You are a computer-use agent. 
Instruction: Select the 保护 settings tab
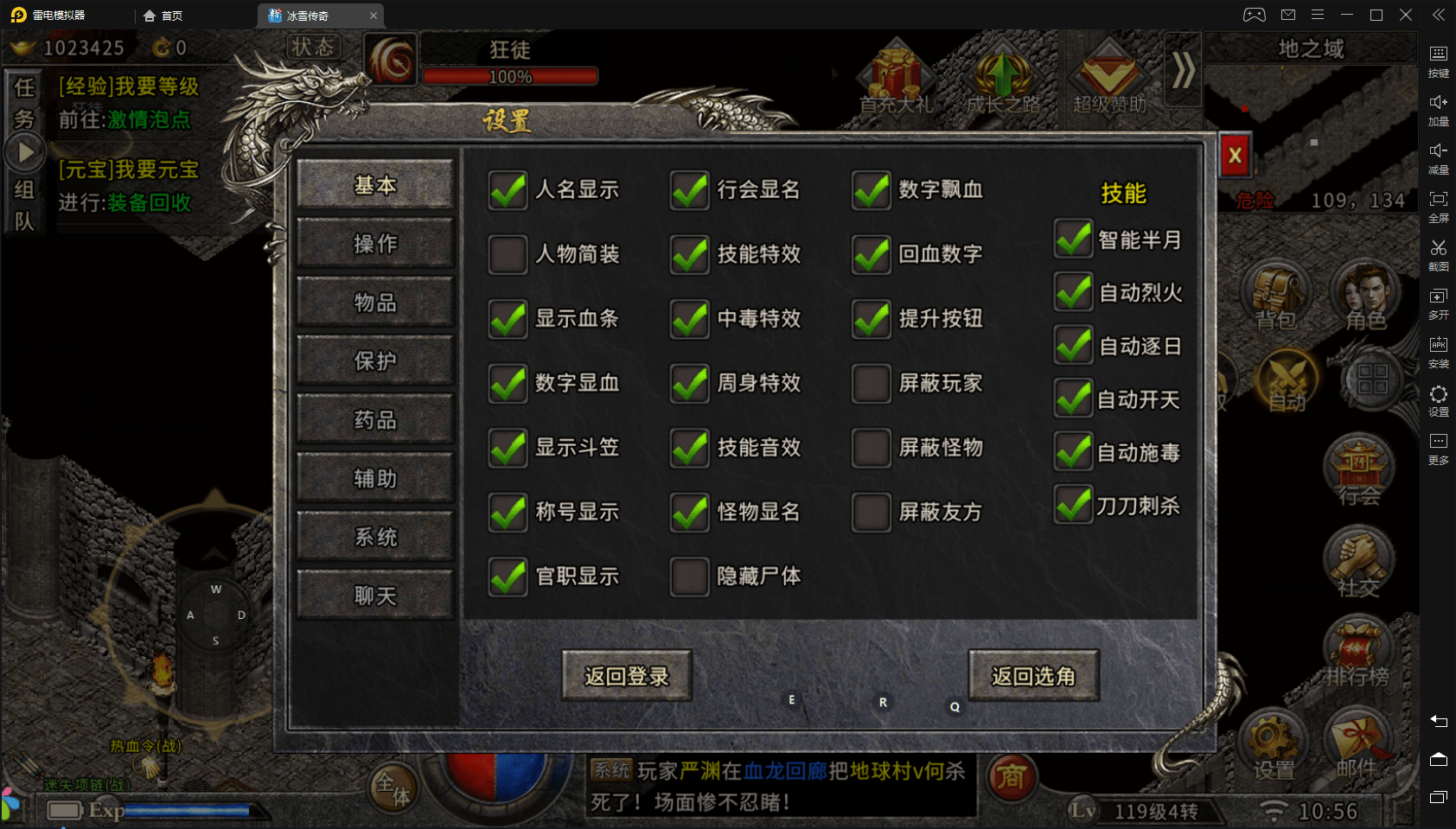coord(375,360)
